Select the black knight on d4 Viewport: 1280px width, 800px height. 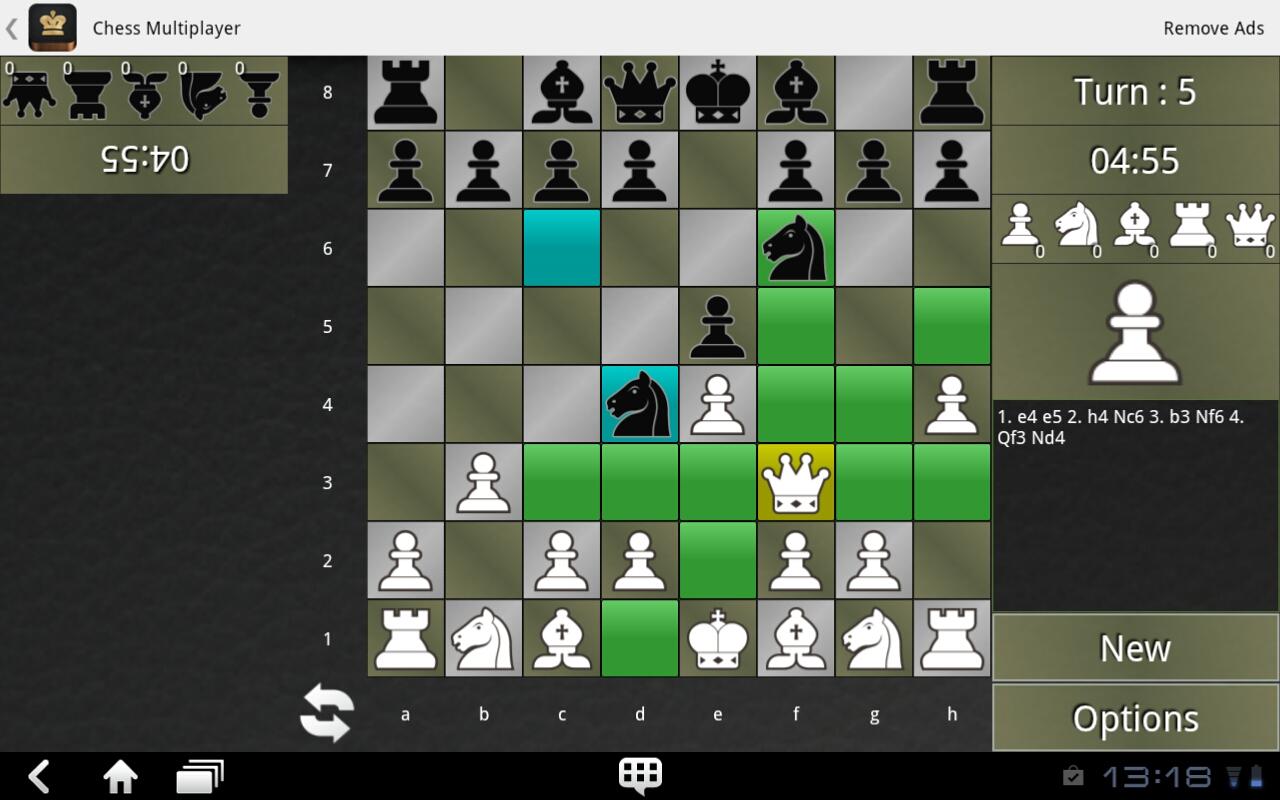tap(639, 404)
